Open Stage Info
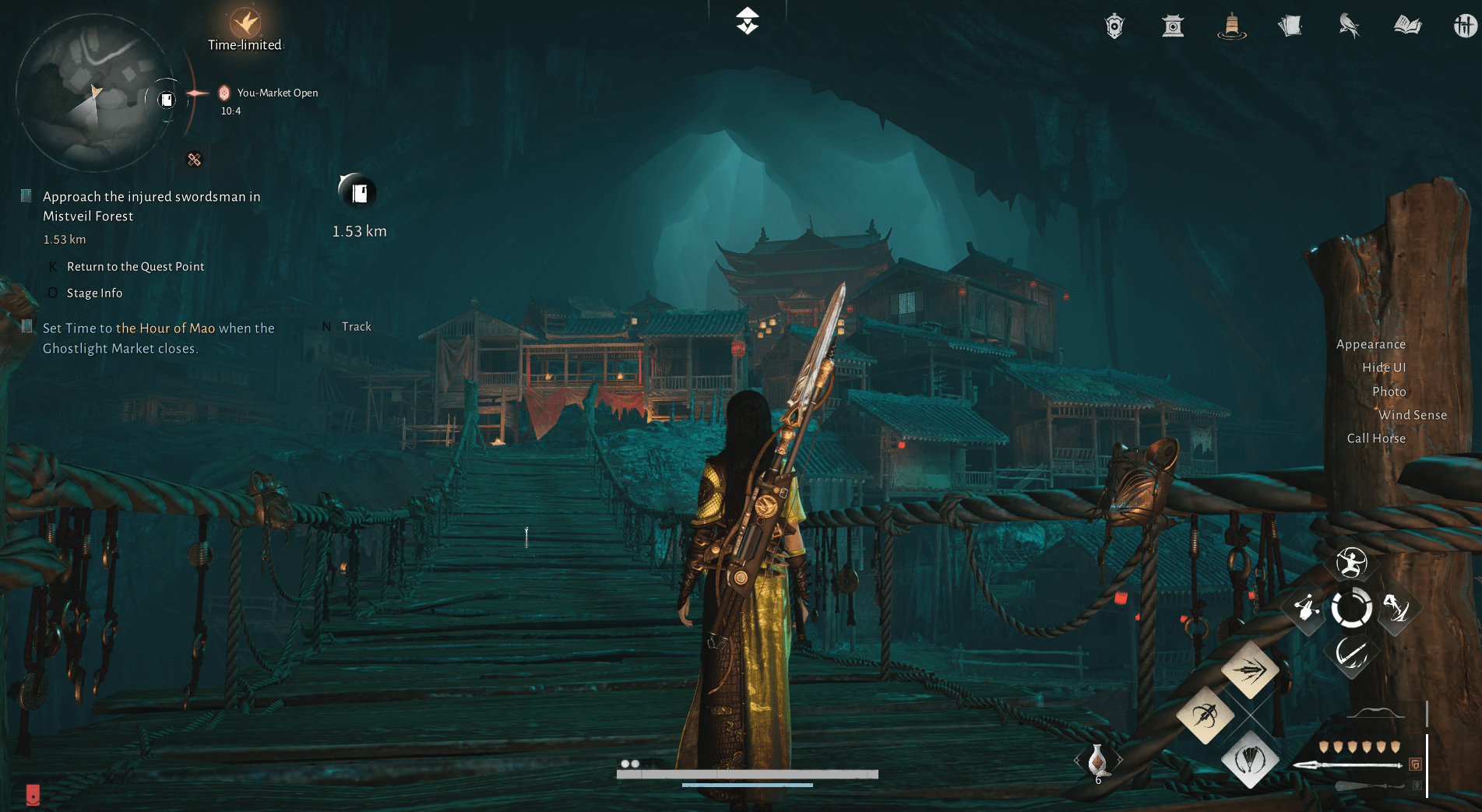Image resolution: width=1482 pixels, height=812 pixels. [x=94, y=293]
